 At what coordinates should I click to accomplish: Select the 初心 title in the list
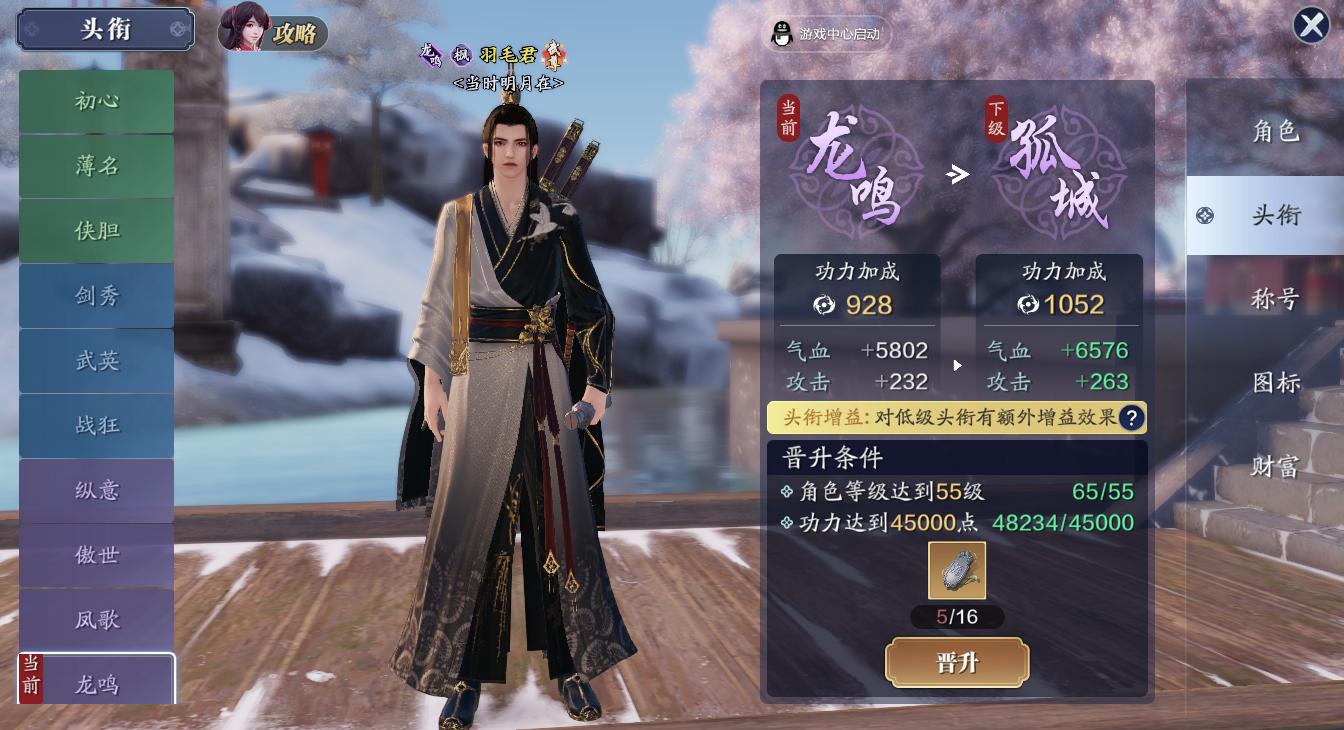click(96, 101)
